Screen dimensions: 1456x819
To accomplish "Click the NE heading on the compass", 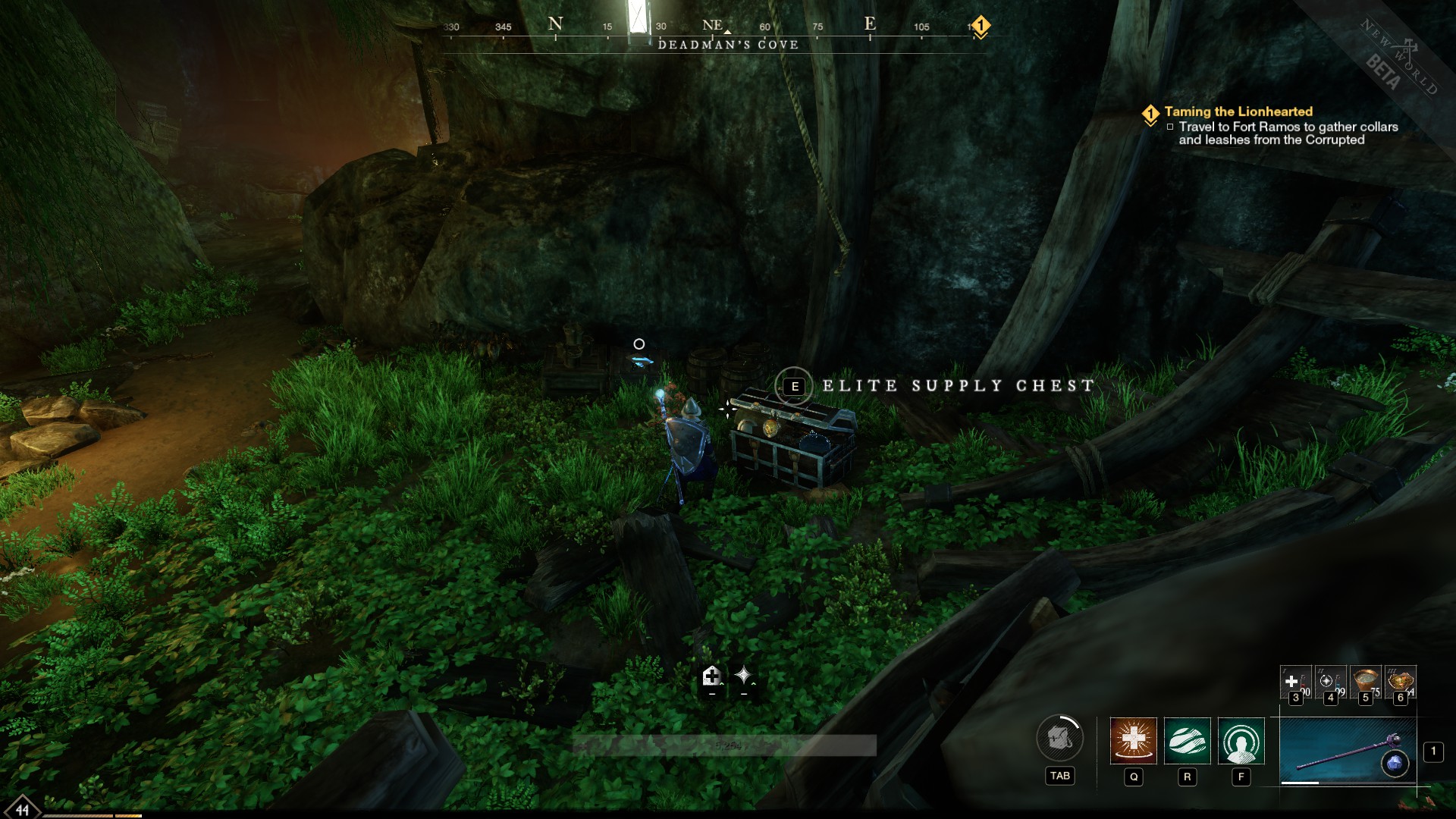I will [711, 24].
